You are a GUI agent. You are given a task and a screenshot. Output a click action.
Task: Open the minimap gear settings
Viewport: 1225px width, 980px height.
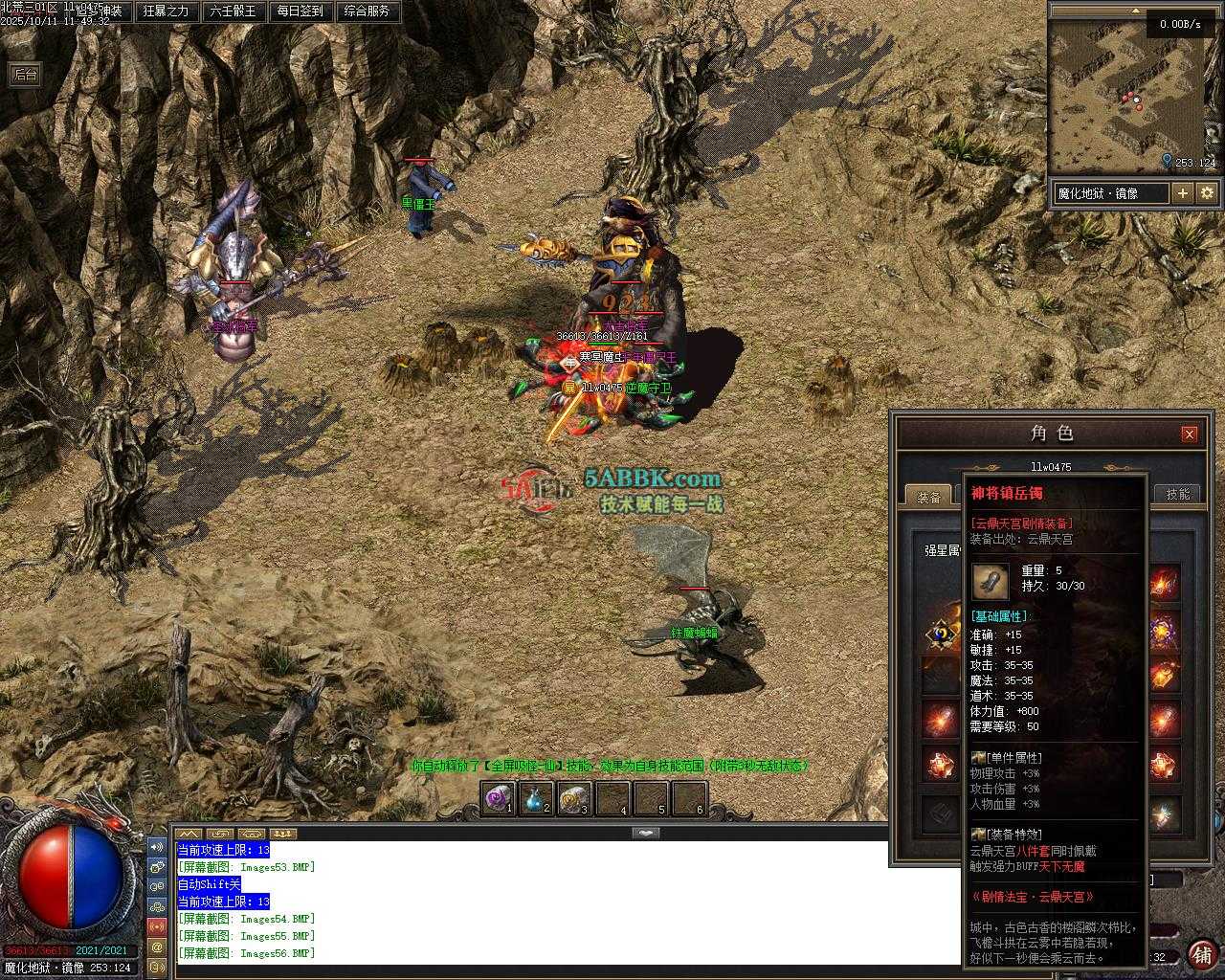click(x=1207, y=193)
